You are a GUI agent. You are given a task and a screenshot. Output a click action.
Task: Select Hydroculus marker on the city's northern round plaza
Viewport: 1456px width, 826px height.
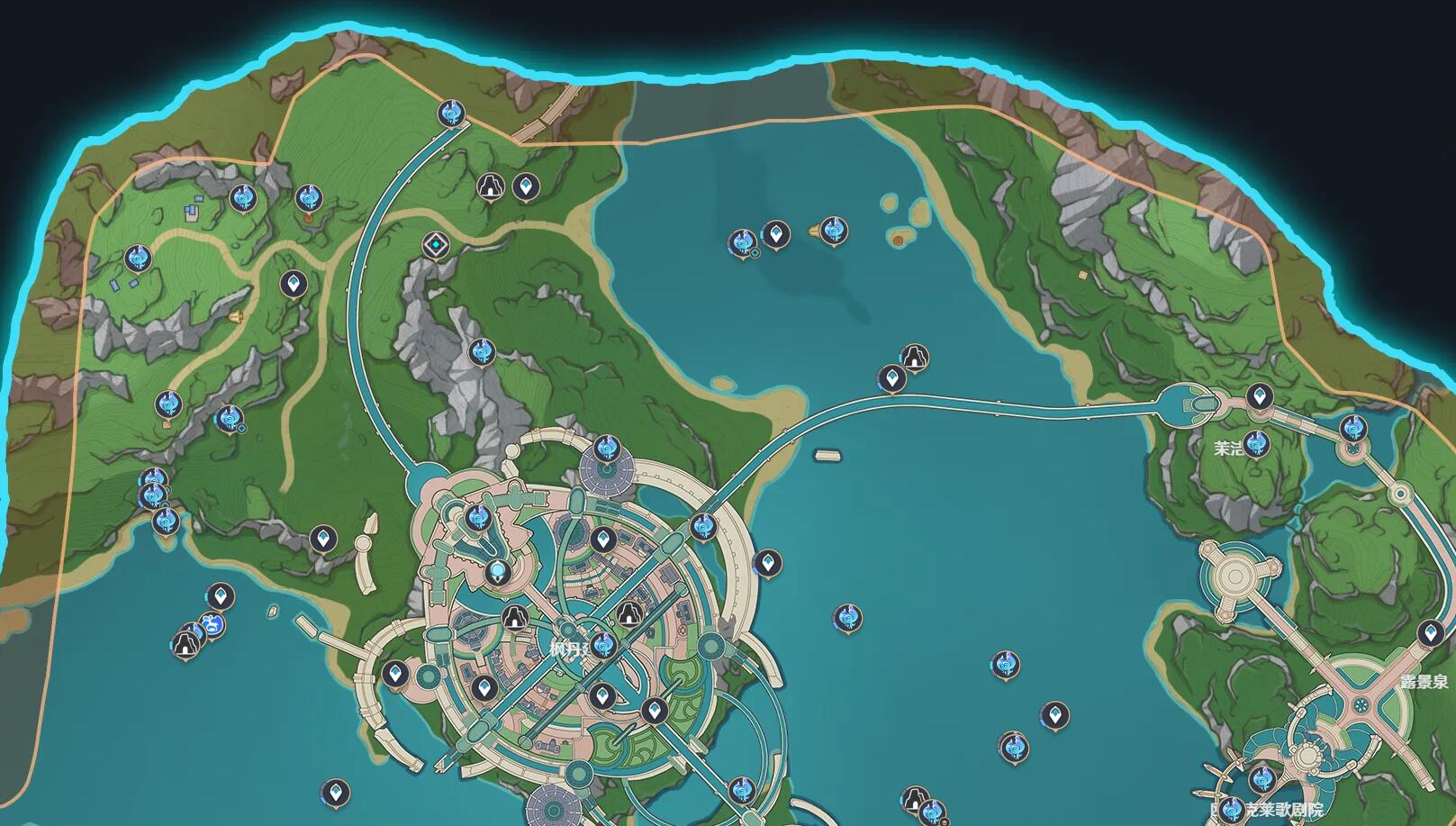606,448
